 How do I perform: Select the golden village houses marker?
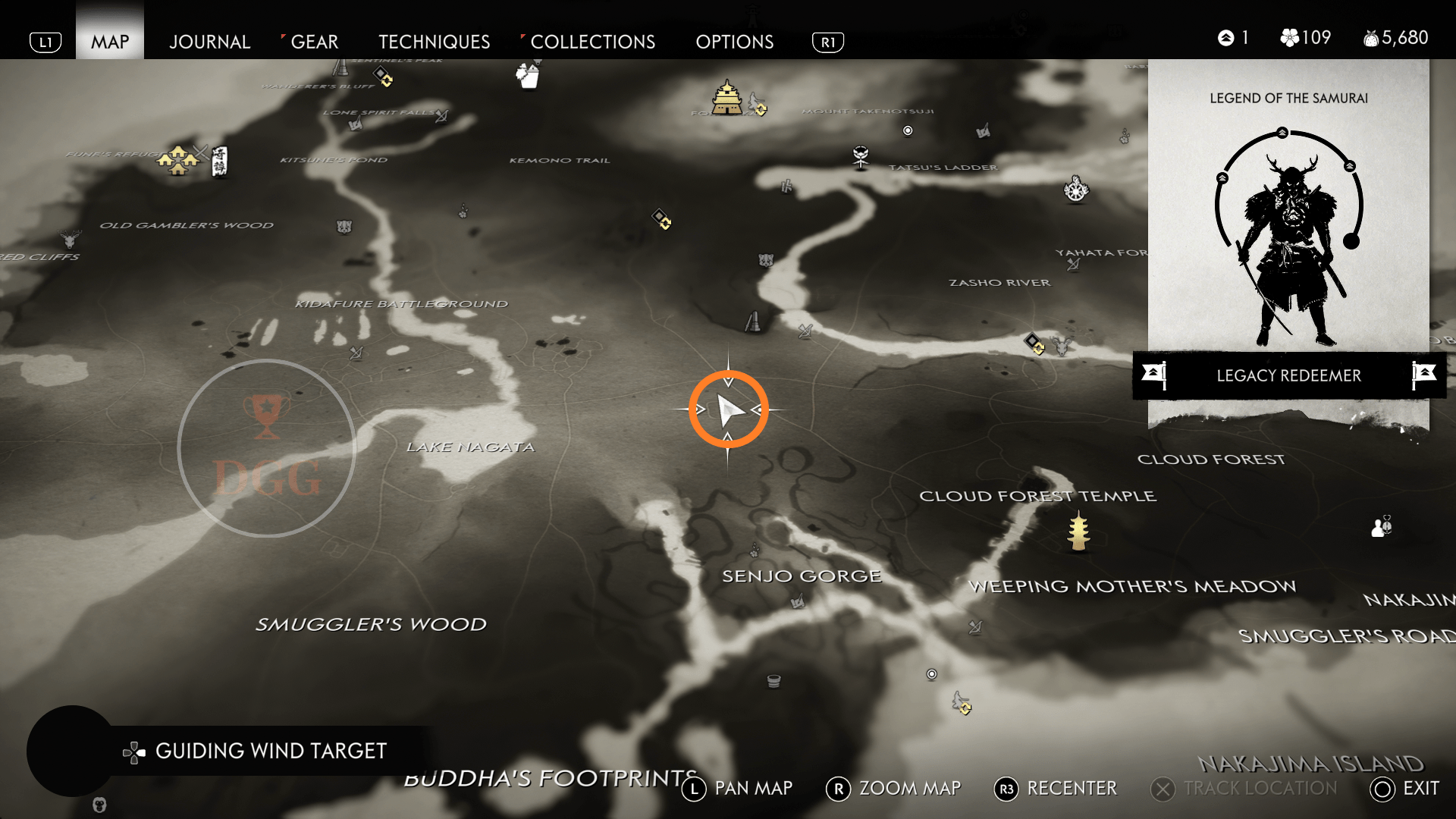tap(178, 160)
